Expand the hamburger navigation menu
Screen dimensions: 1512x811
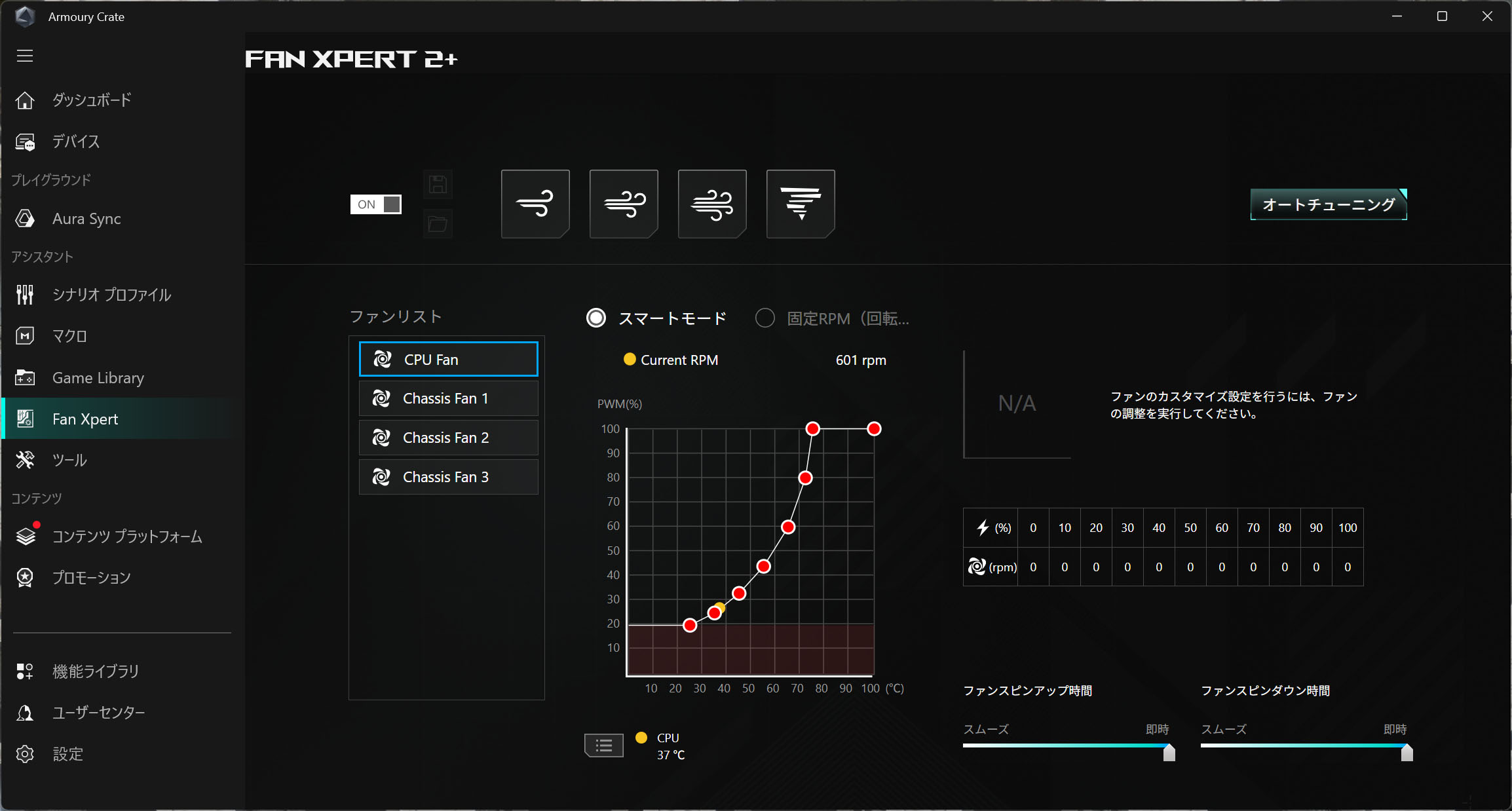[25, 56]
